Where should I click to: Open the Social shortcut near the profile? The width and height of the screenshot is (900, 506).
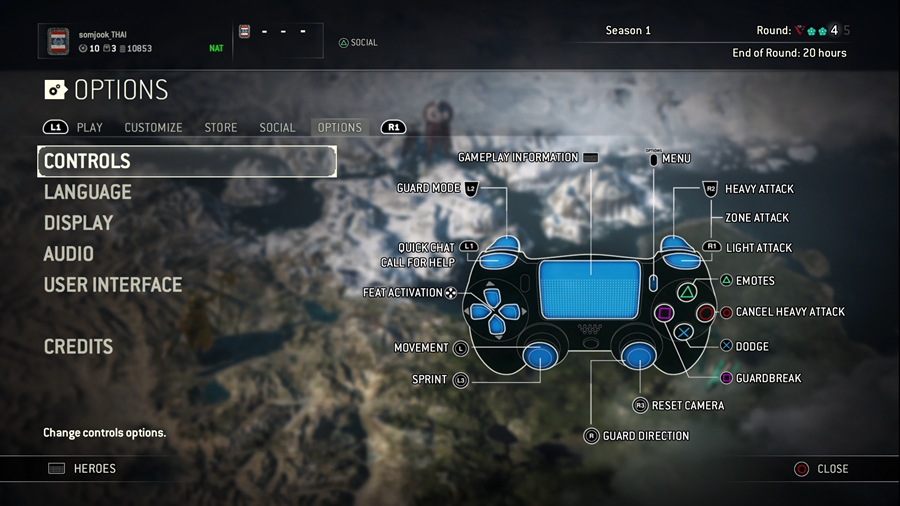(x=358, y=43)
